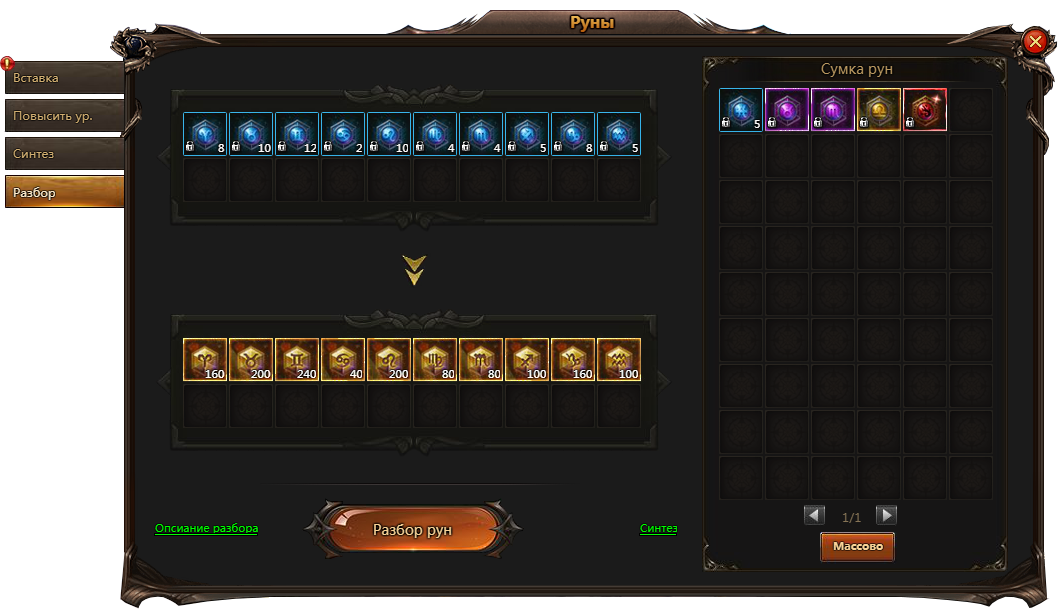Click the gold Cancer cube showing 40

[x=343, y=360]
